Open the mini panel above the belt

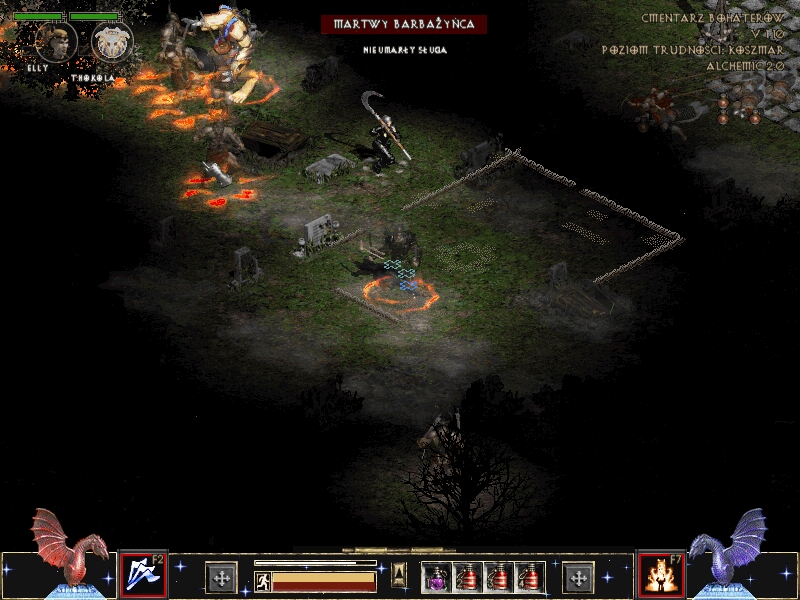(399, 573)
